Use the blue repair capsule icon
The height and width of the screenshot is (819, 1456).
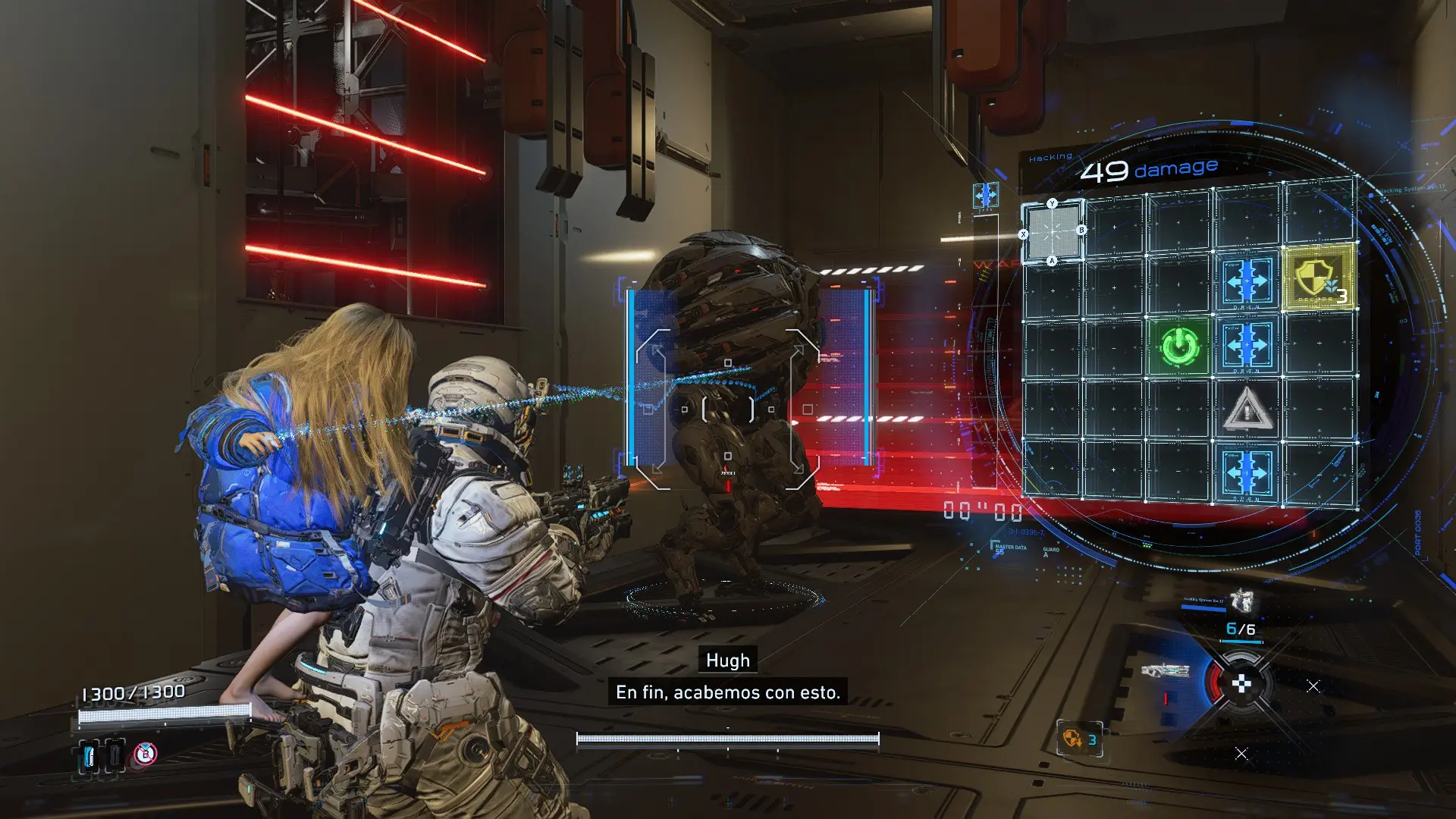pyautogui.click(x=89, y=755)
